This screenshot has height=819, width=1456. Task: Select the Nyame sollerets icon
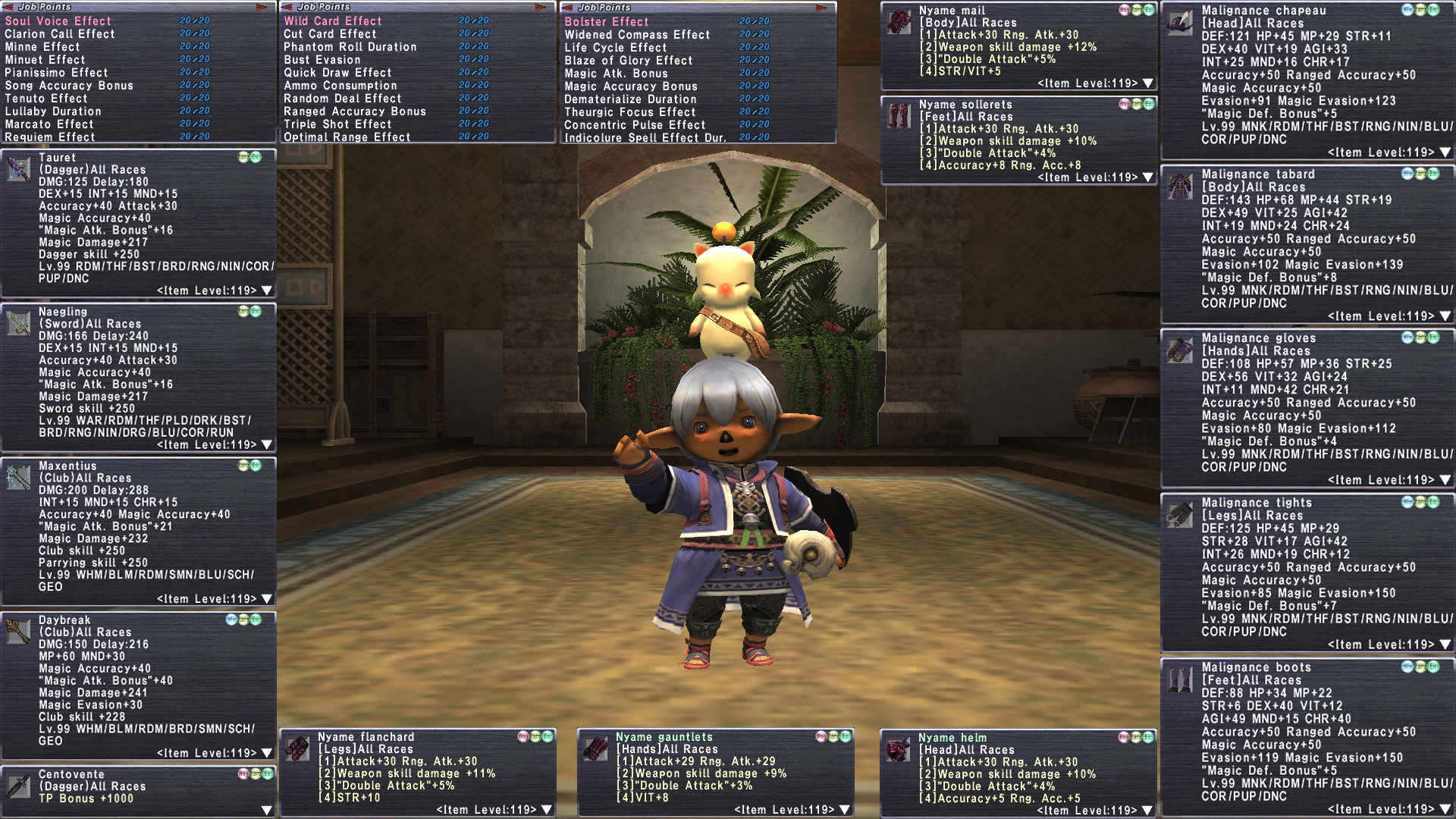click(899, 116)
